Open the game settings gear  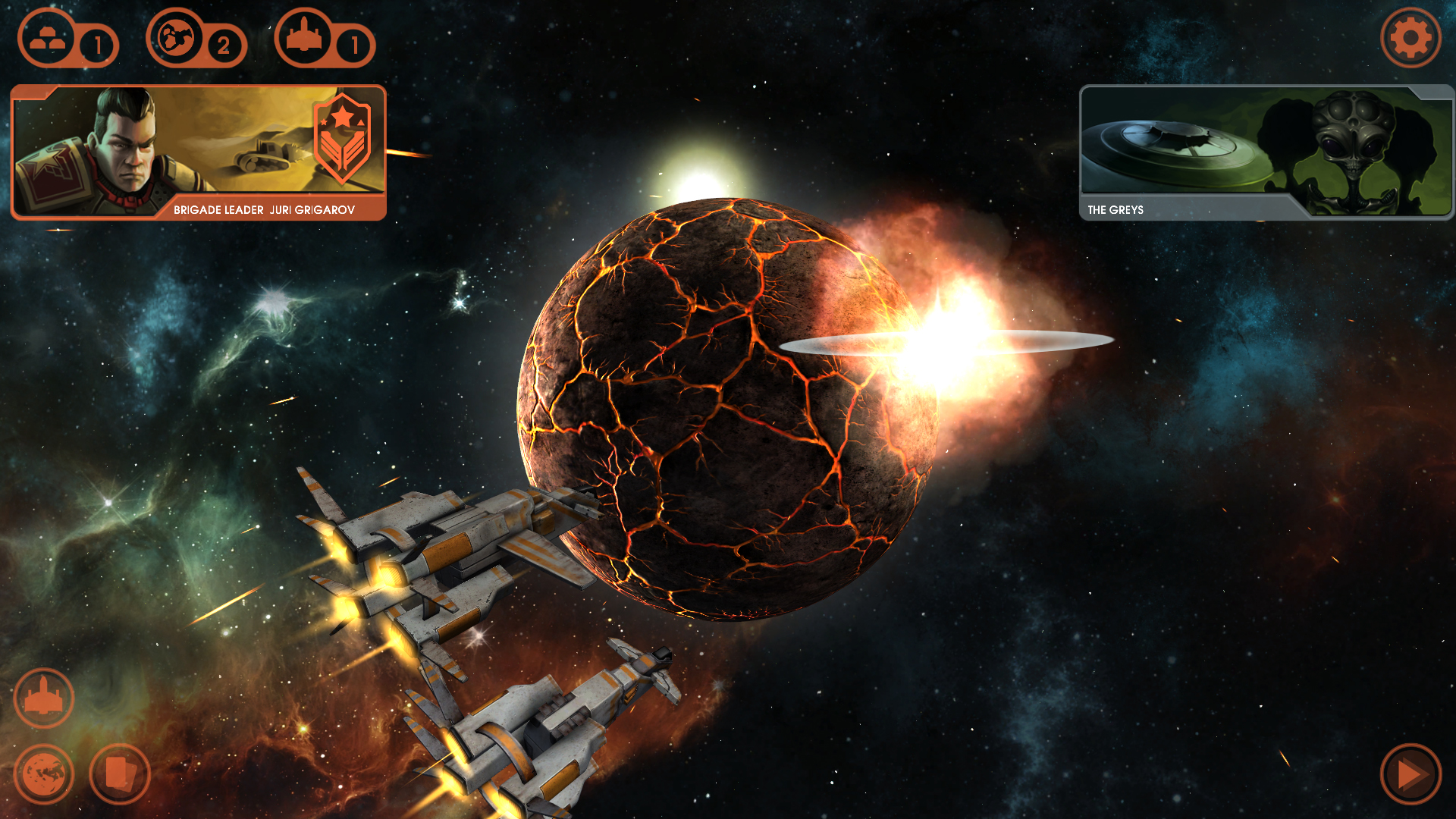[1410, 38]
